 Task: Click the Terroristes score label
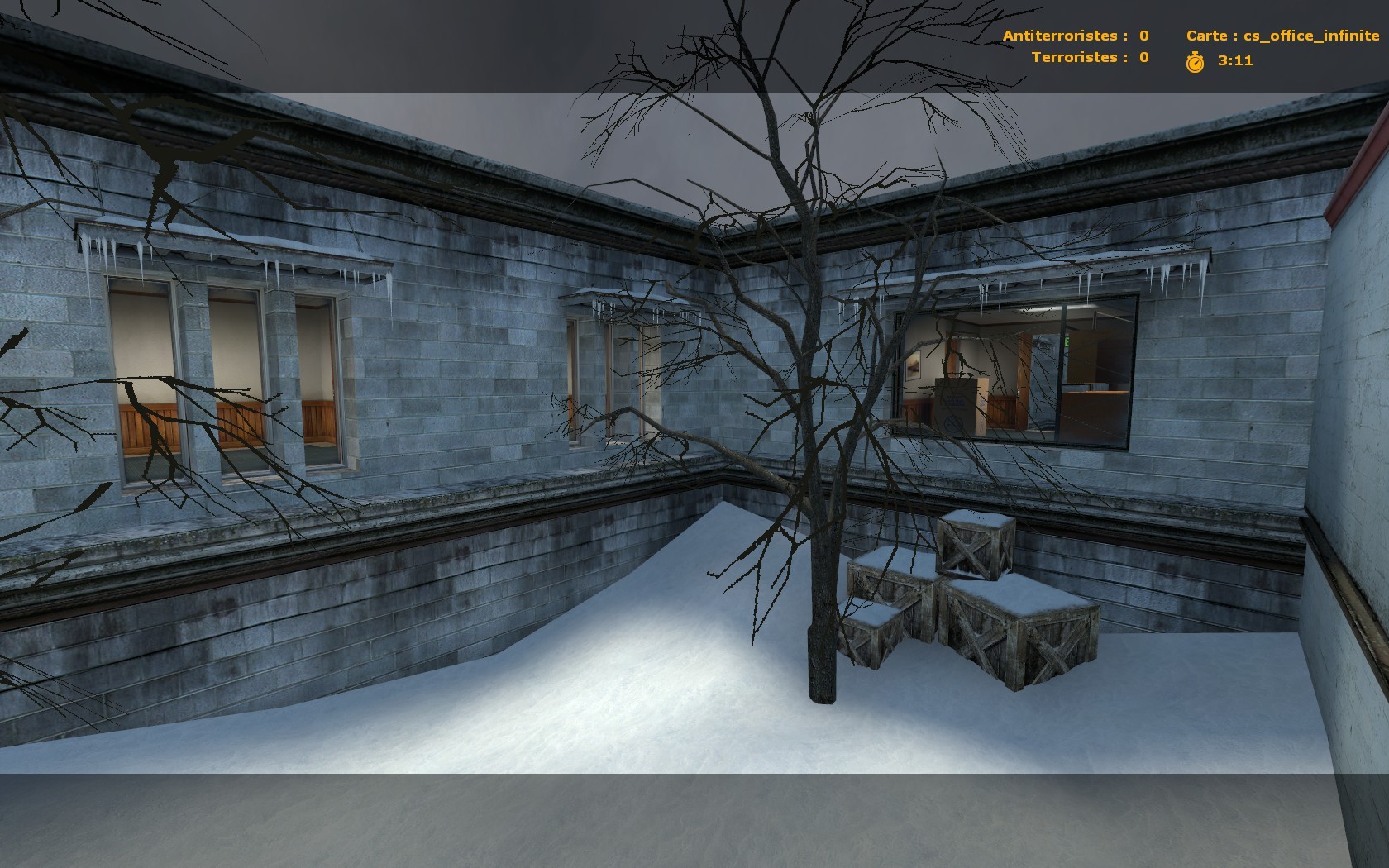click(x=1086, y=57)
